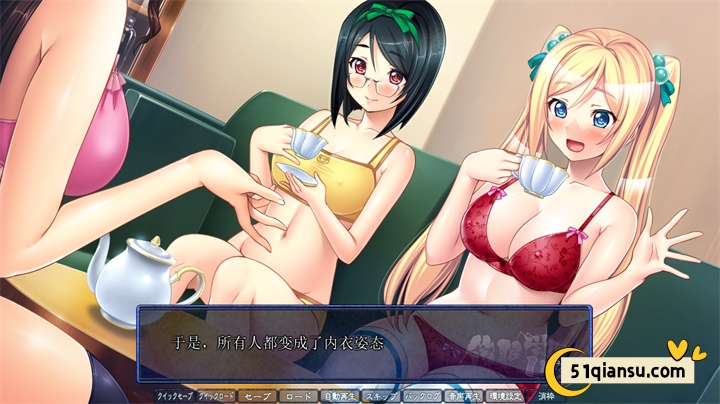This screenshot has height=404, width=720.
Task: Hide the text window with 消枠
Action: [x=546, y=396]
